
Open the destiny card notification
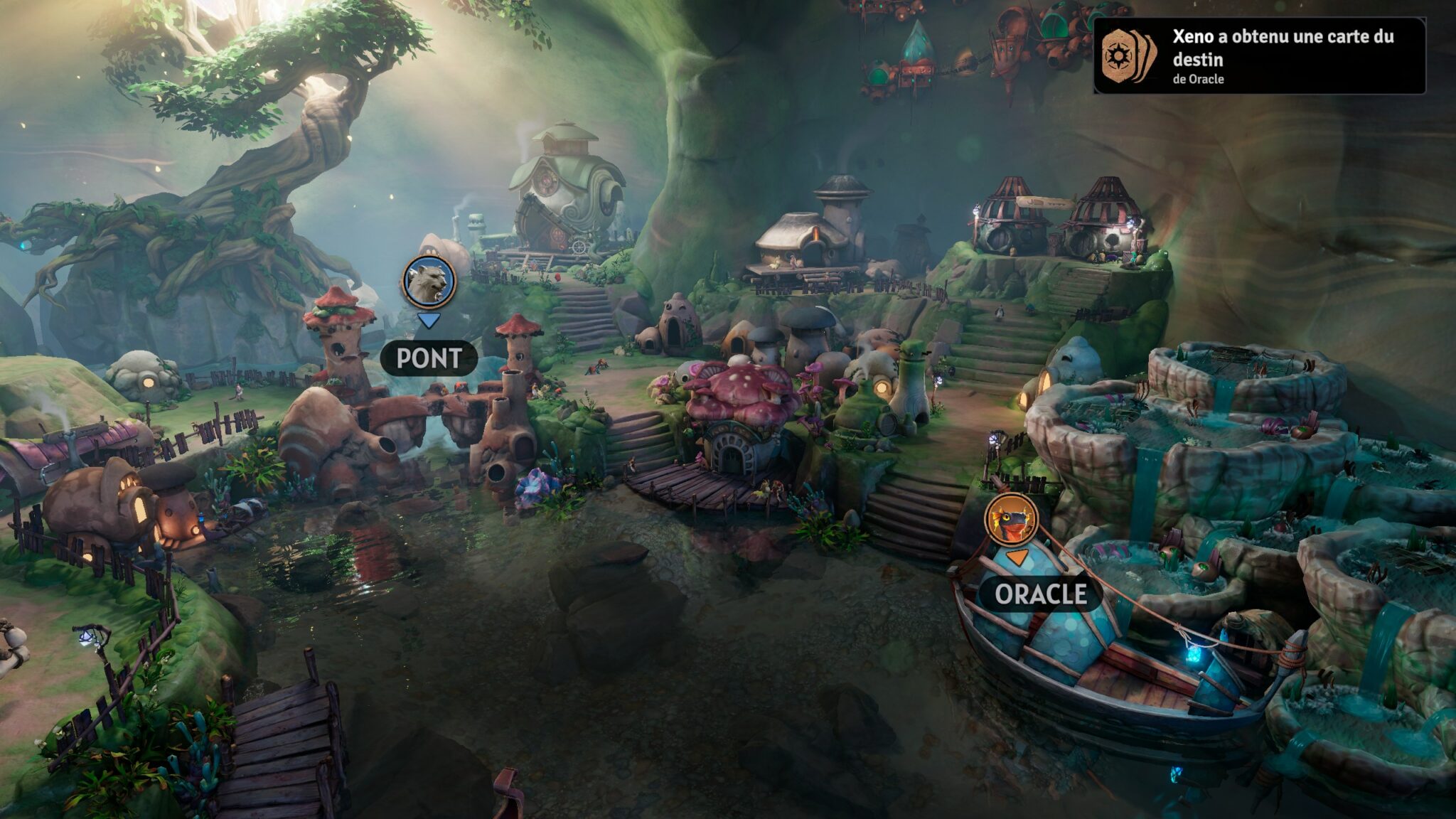point(1259,56)
